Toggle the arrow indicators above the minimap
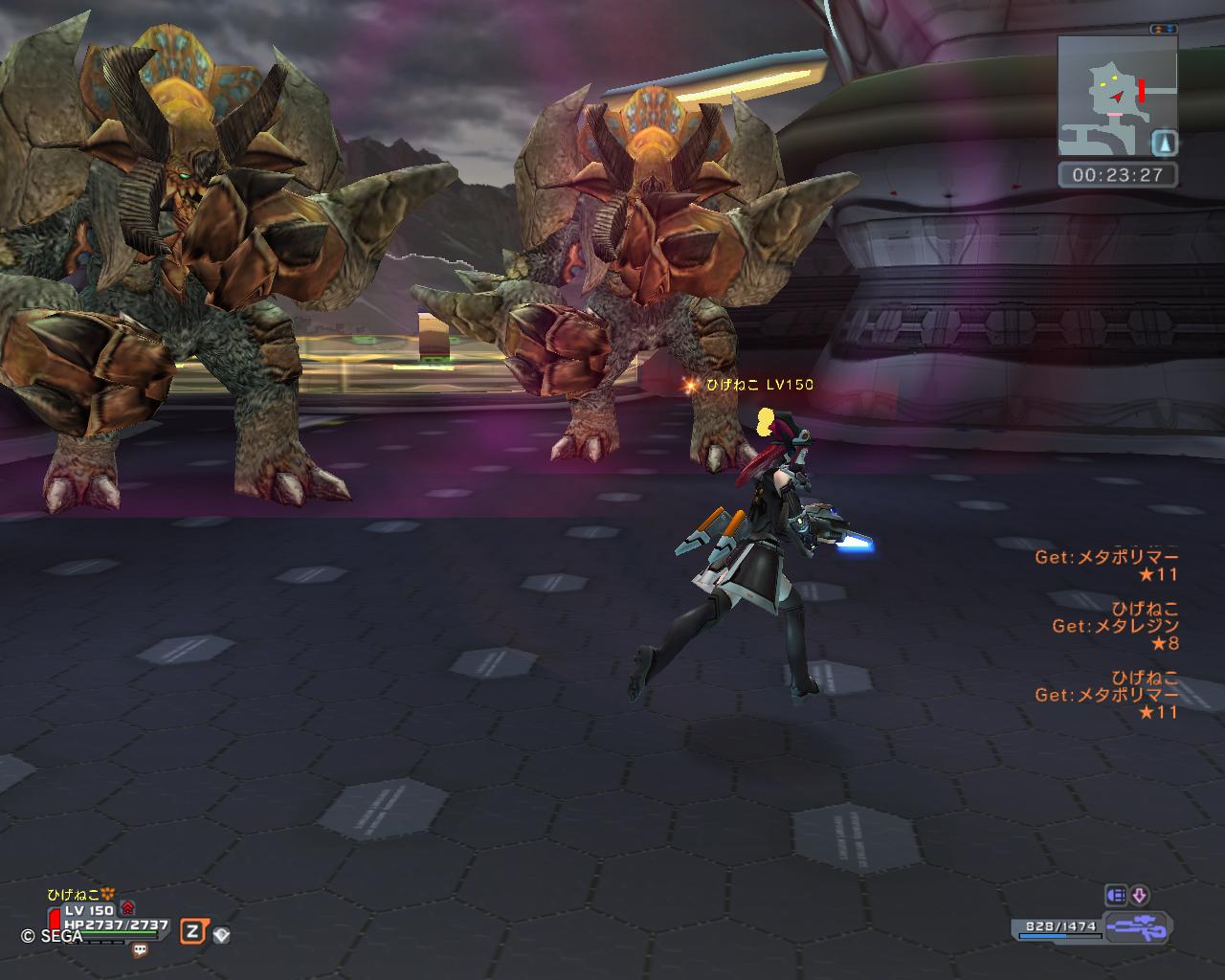1225x980 pixels. 1164,30
